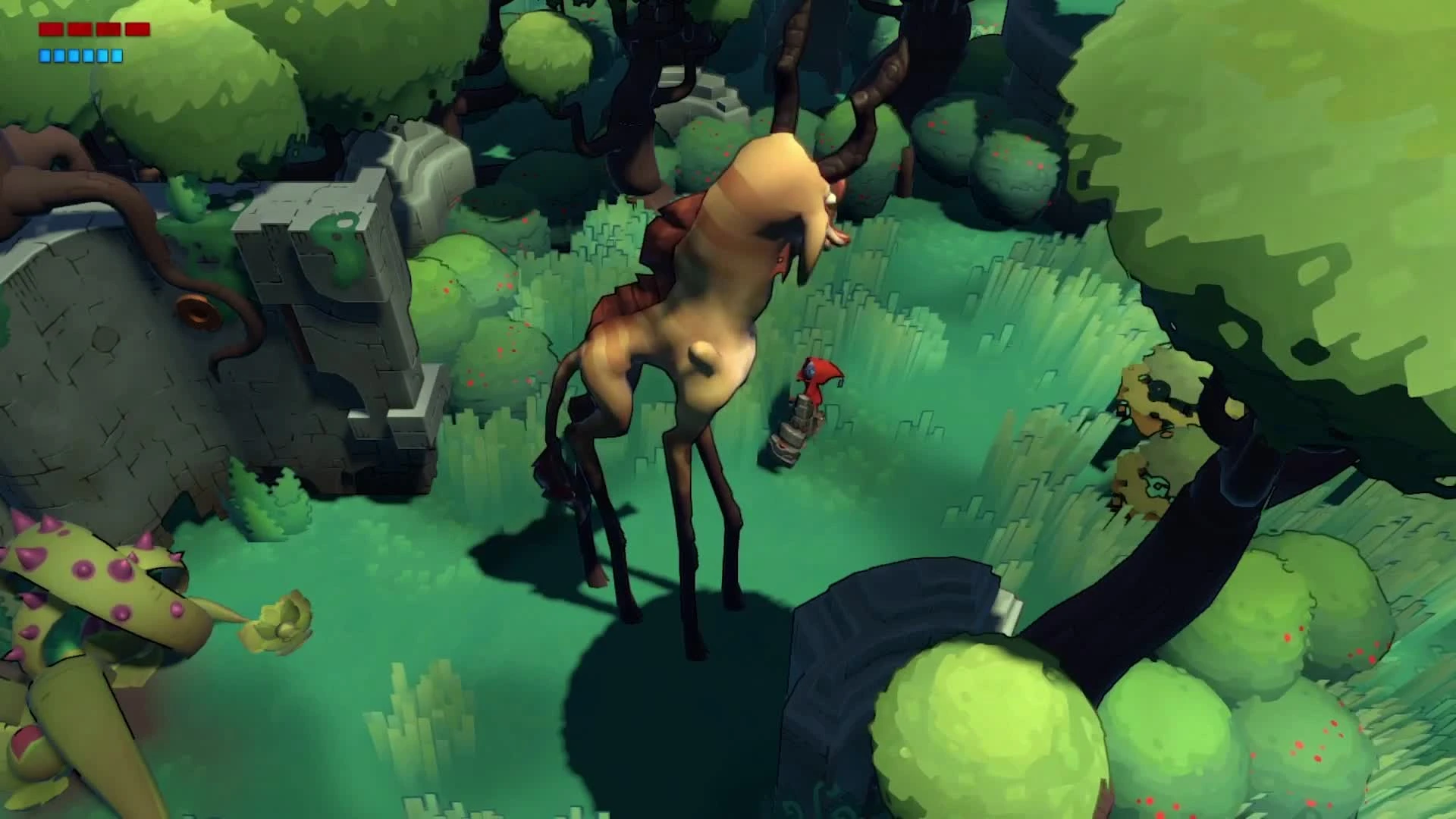Select the first blue energy square

(45, 55)
